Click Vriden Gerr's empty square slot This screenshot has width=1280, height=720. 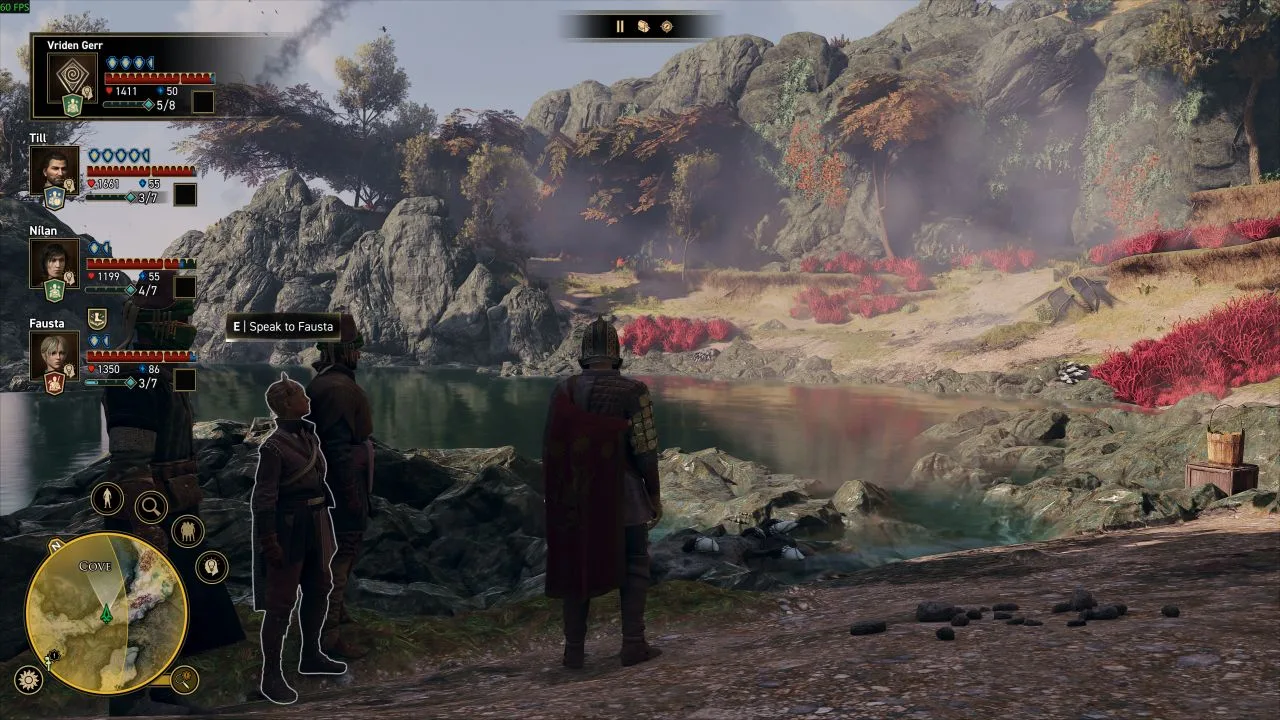click(x=203, y=102)
